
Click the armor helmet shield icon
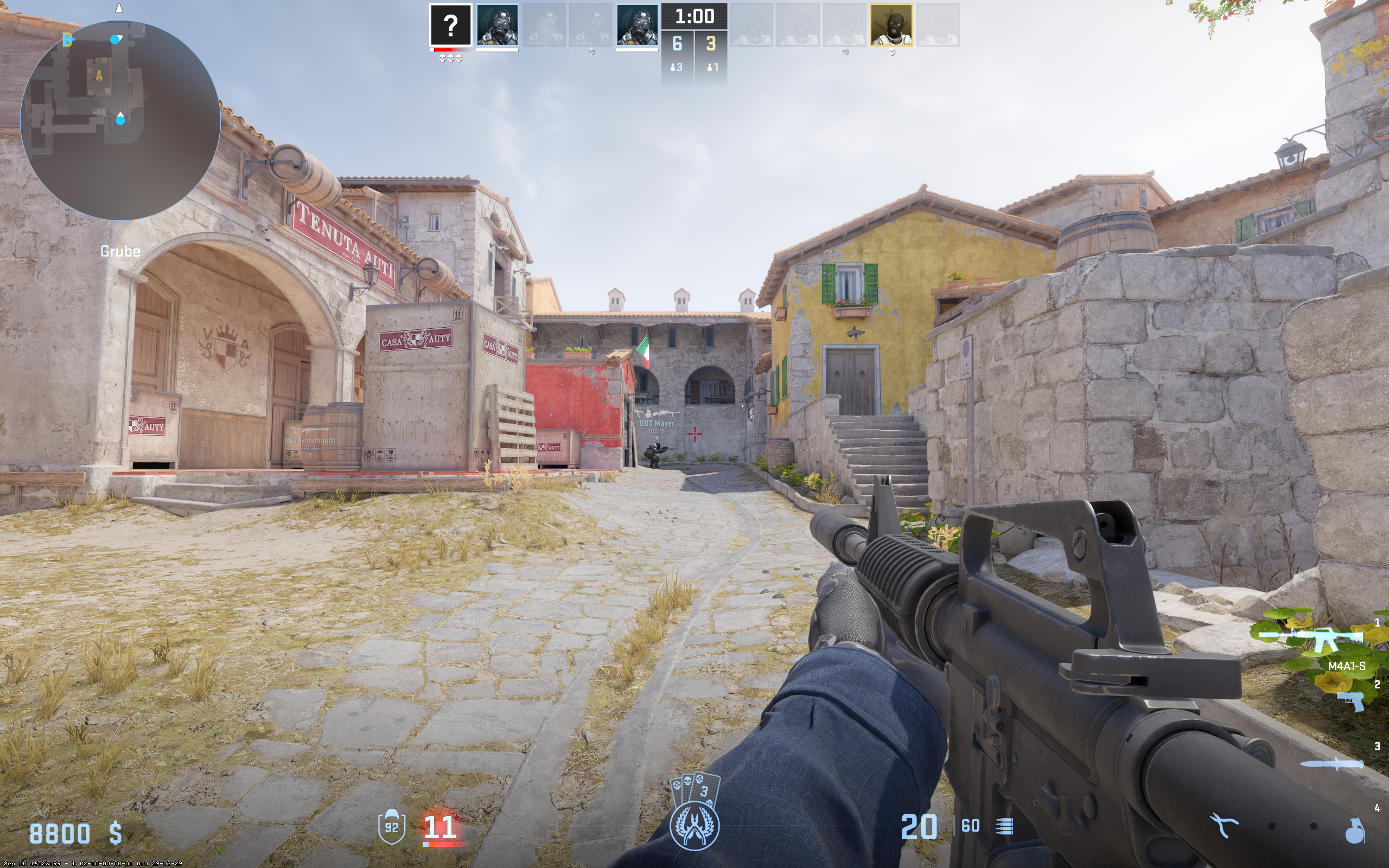[391, 827]
